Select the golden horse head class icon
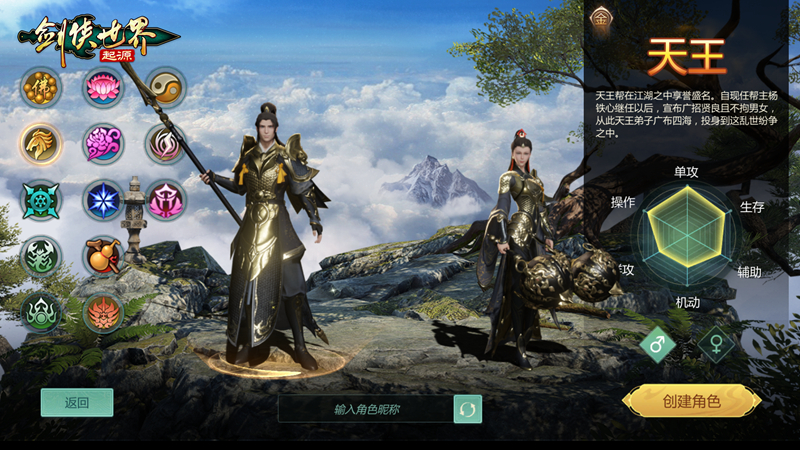This screenshot has height=450, width=800. 41,144
